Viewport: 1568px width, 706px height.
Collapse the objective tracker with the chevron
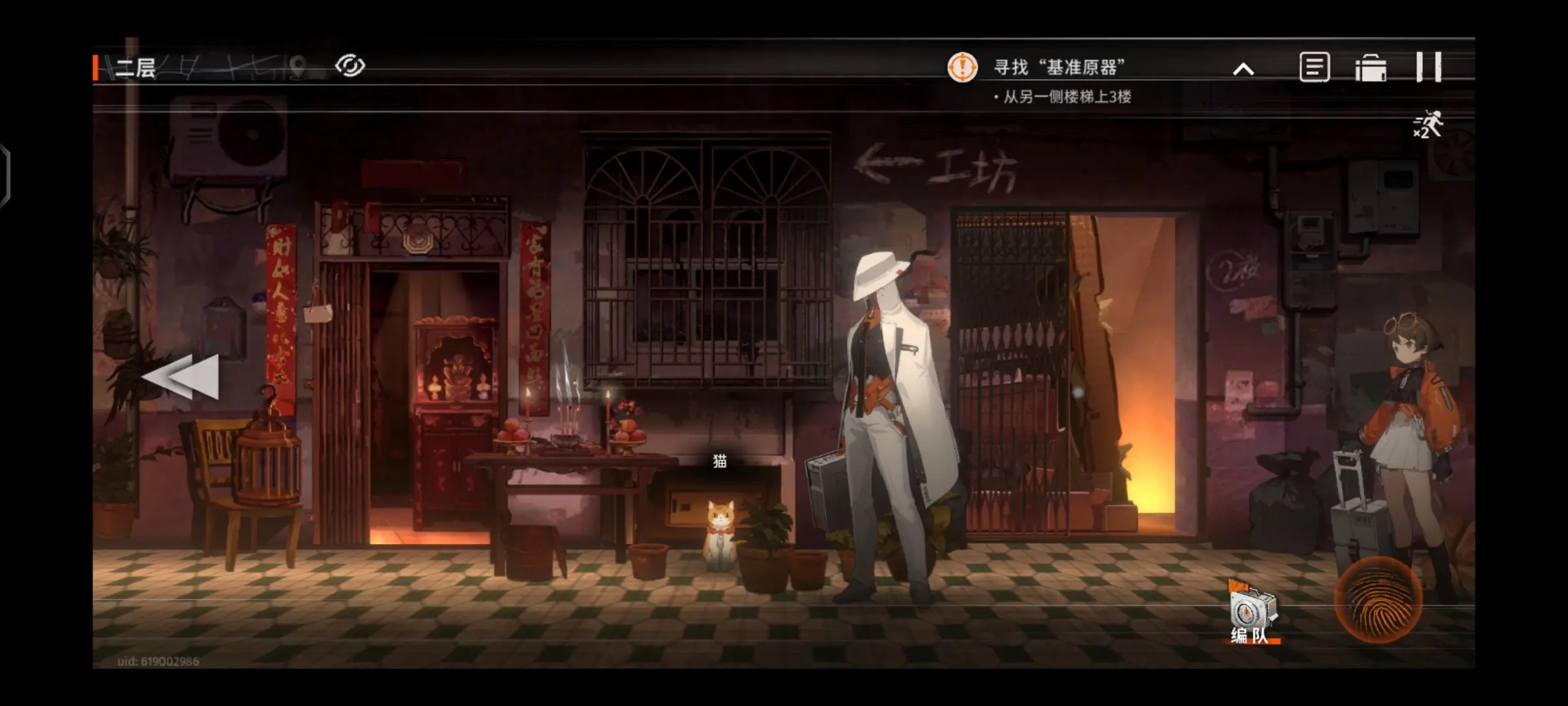click(x=1243, y=69)
